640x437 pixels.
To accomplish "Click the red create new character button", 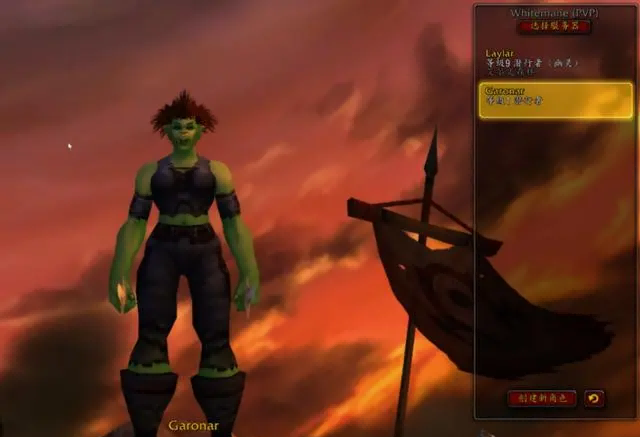I will (541, 398).
